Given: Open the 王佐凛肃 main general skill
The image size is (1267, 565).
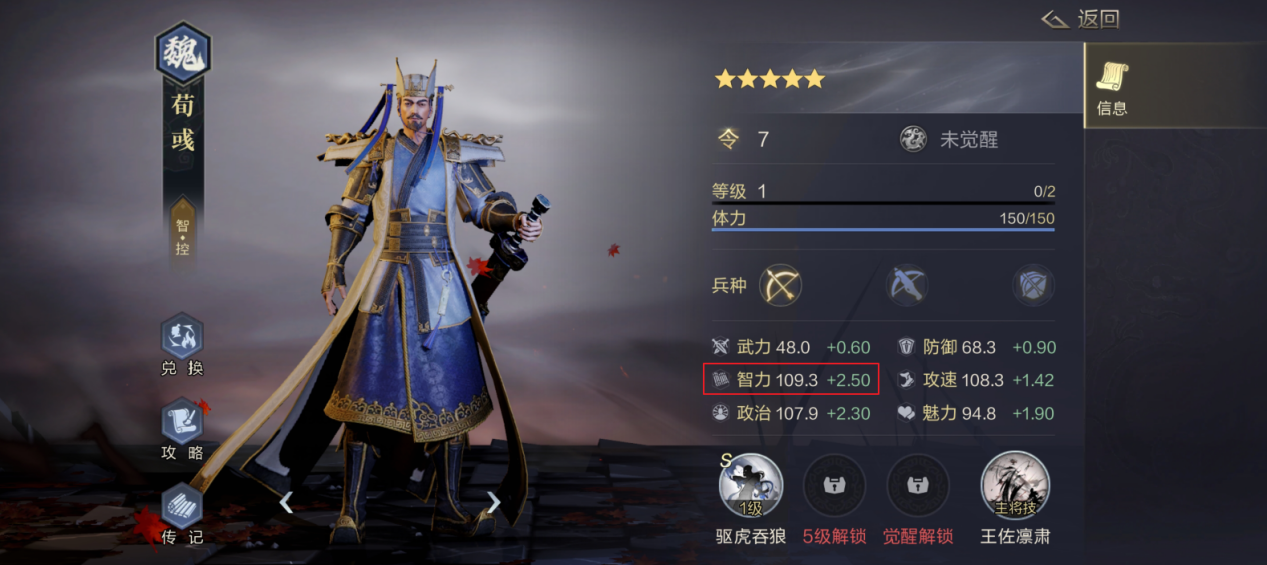Looking at the screenshot, I should [1015, 485].
